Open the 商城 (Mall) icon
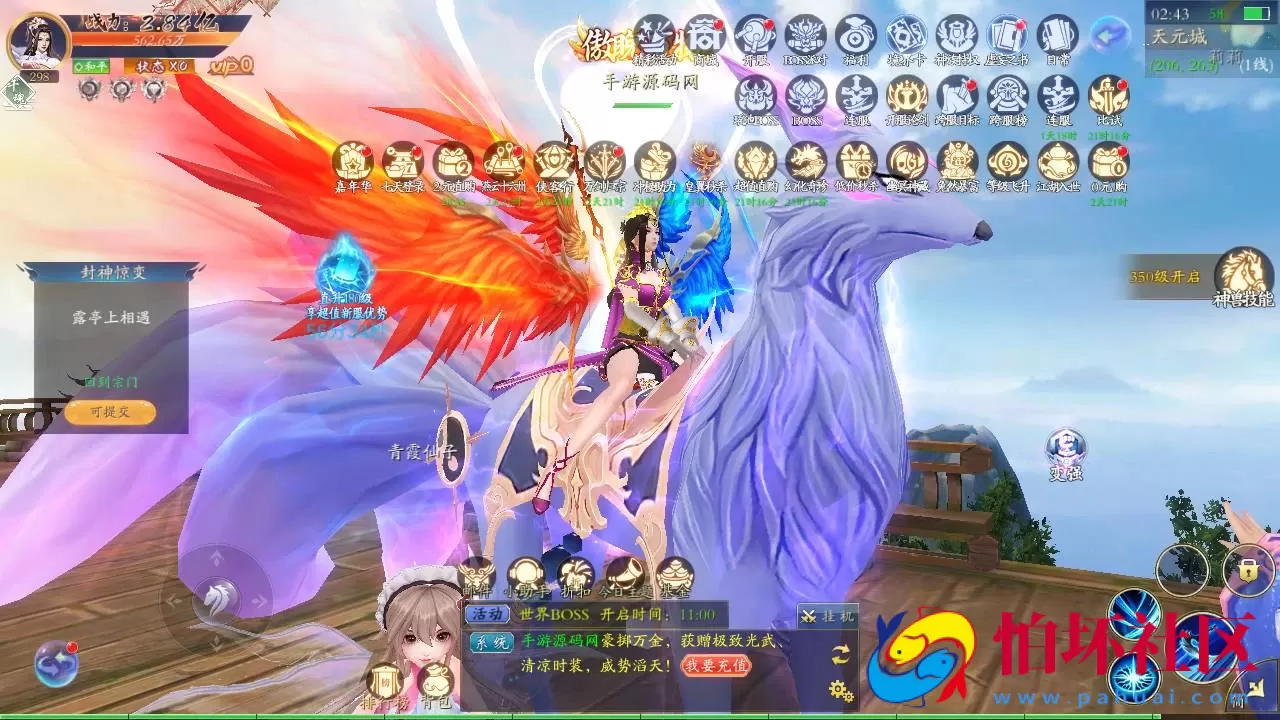 706,35
